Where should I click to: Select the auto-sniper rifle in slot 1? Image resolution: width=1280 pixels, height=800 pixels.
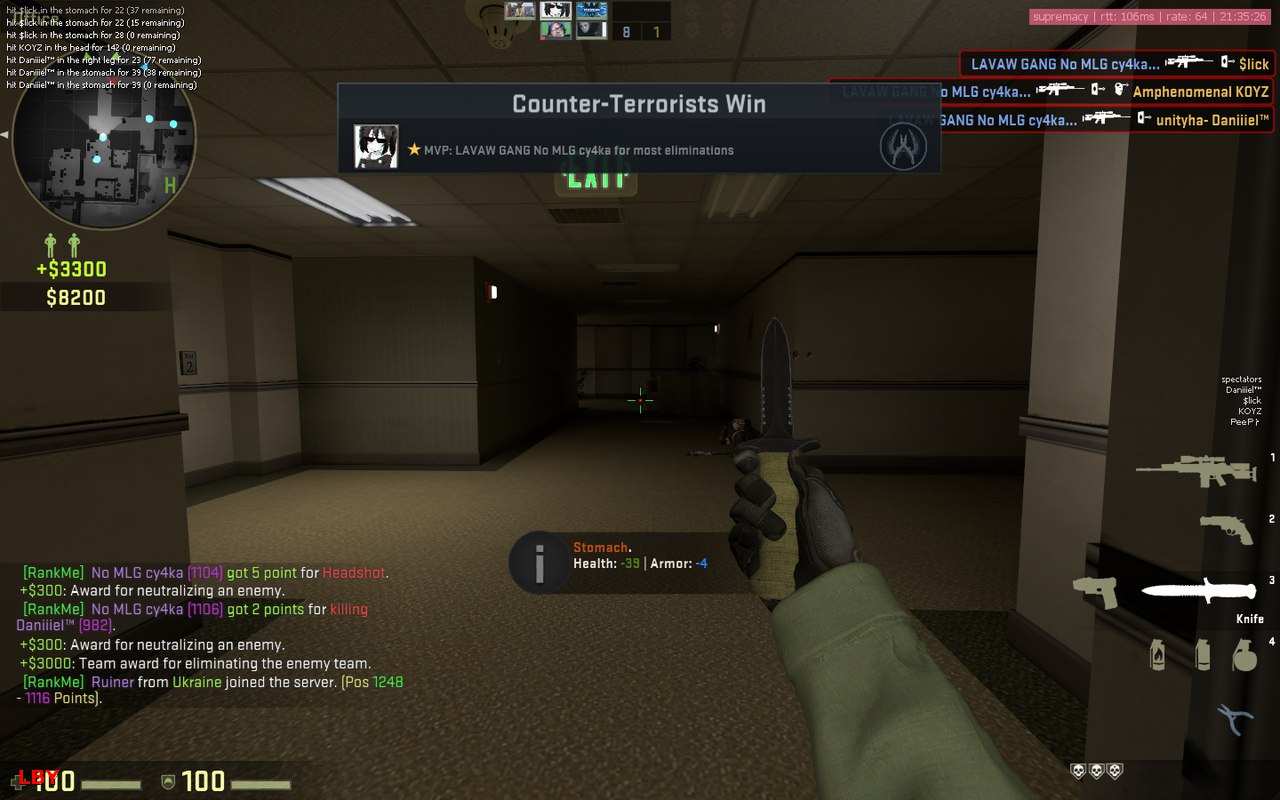pos(1196,470)
